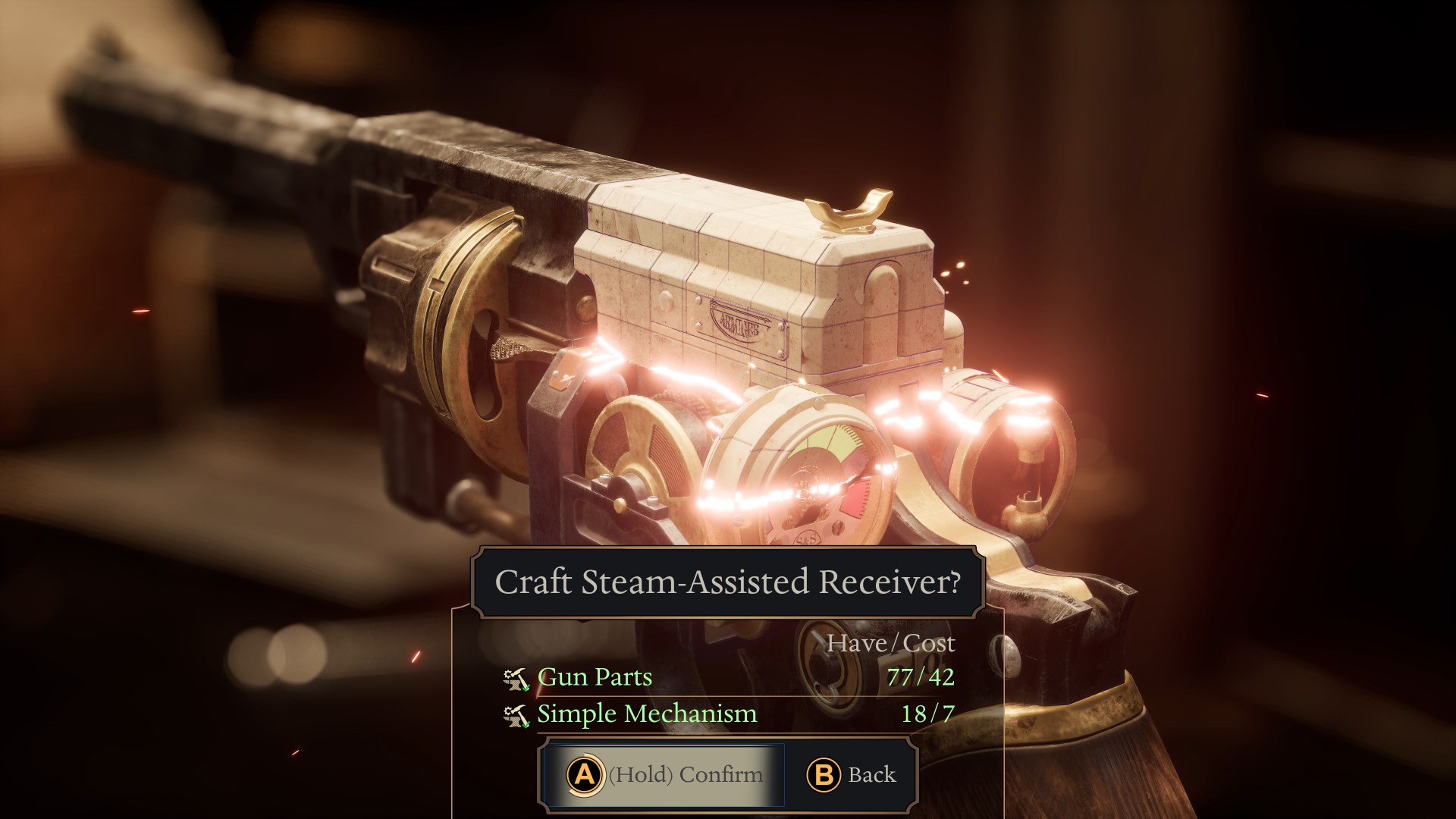Select the Simple Mechanism material entry
The image size is (1456, 819).
pos(647,714)
